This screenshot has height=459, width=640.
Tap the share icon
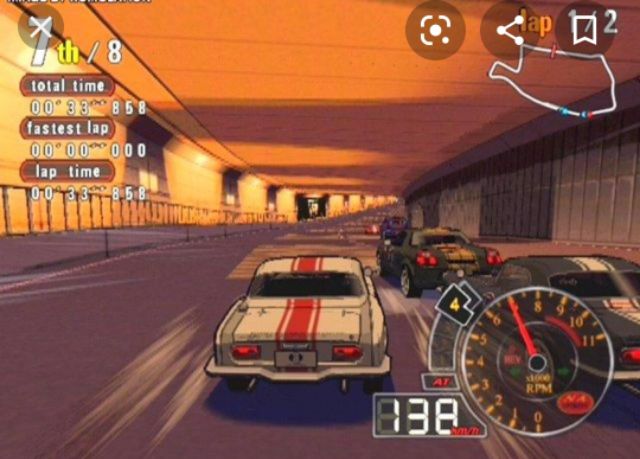510,30
